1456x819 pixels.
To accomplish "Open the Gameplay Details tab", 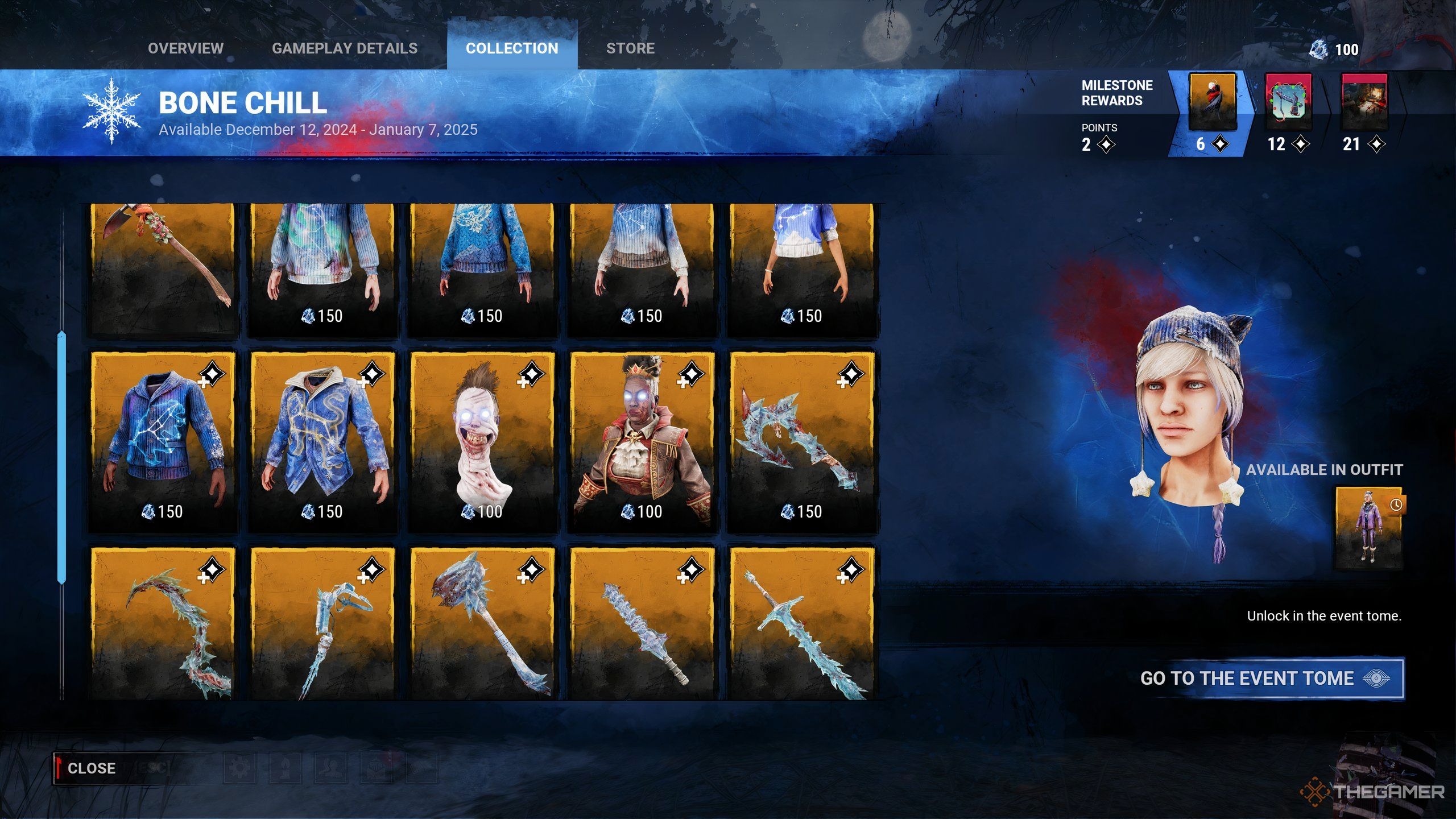I will click(x=345, y=48).
